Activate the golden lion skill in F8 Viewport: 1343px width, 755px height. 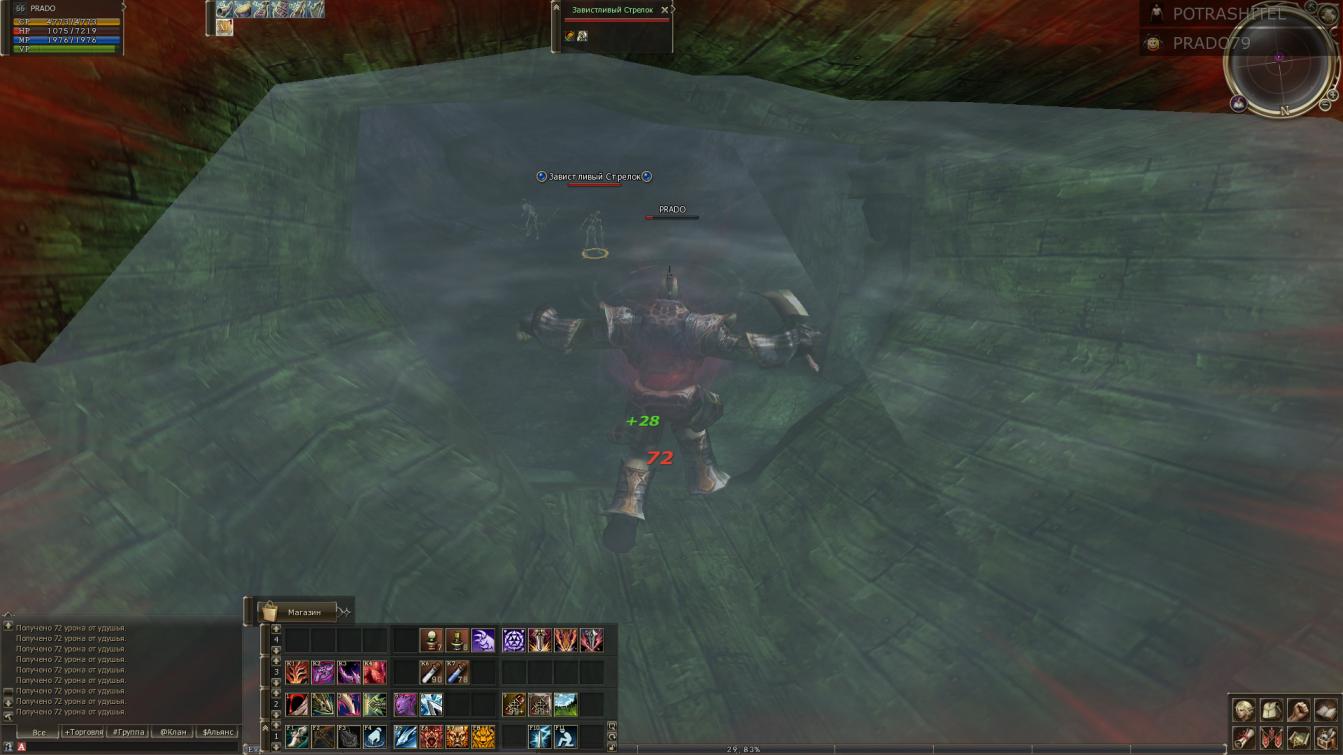(483, 737)
